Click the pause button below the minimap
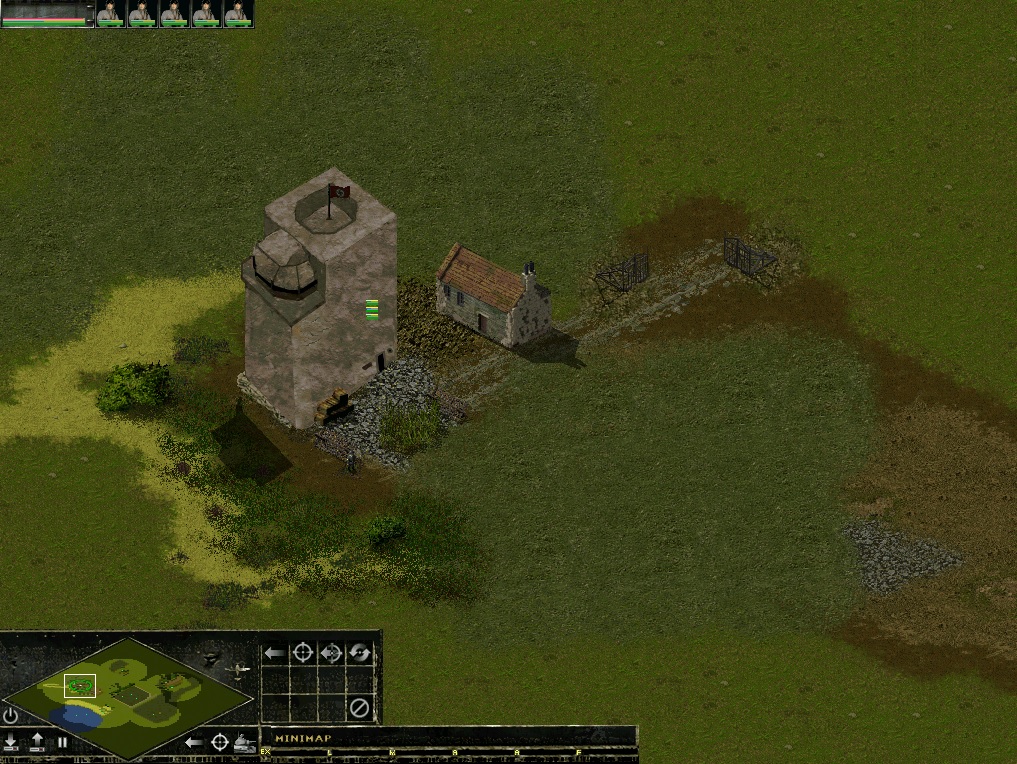Screen dimensions: 1017x764 click(62, 742)
